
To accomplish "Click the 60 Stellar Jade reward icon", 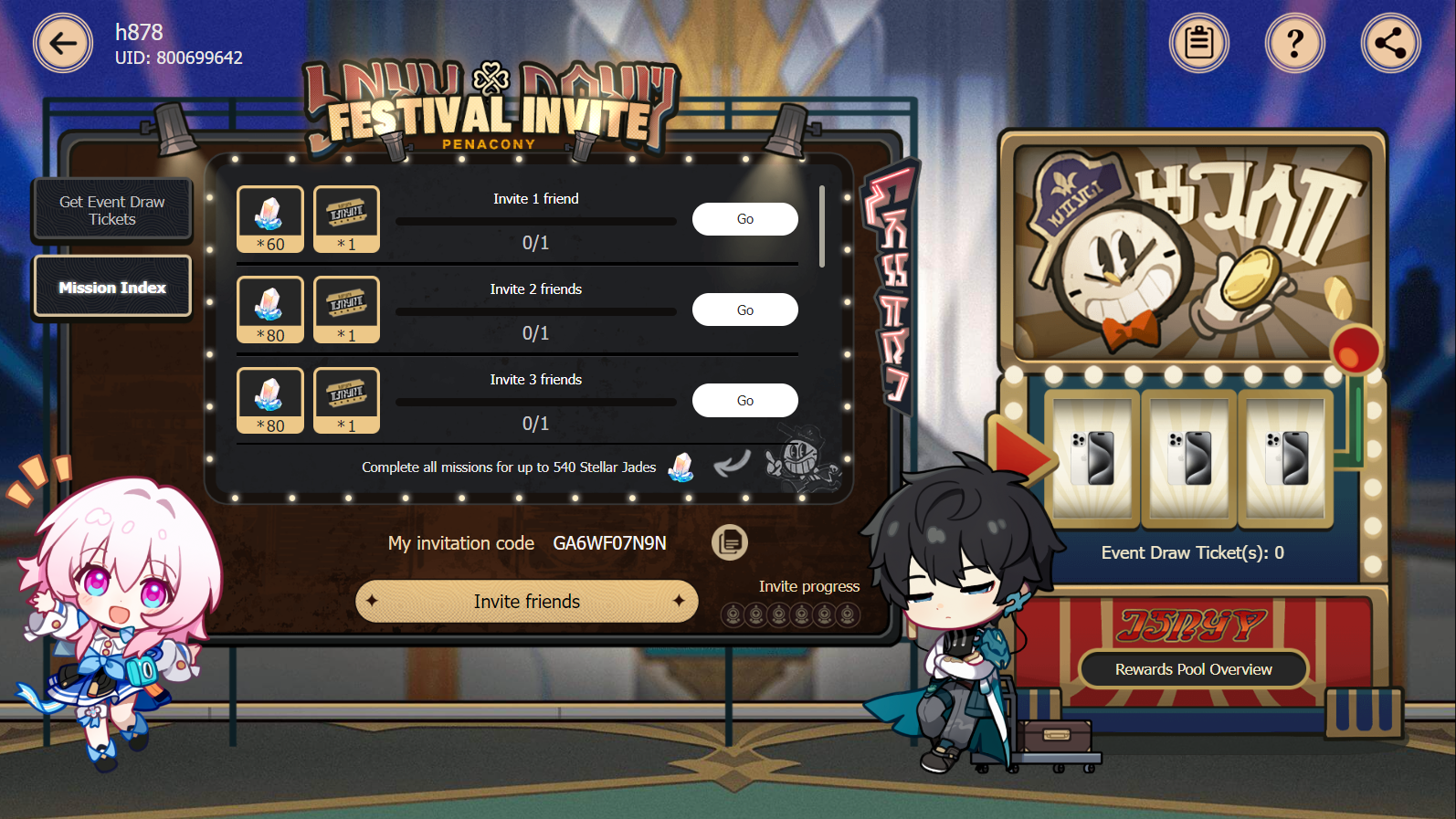I will [x=269, y=218].
